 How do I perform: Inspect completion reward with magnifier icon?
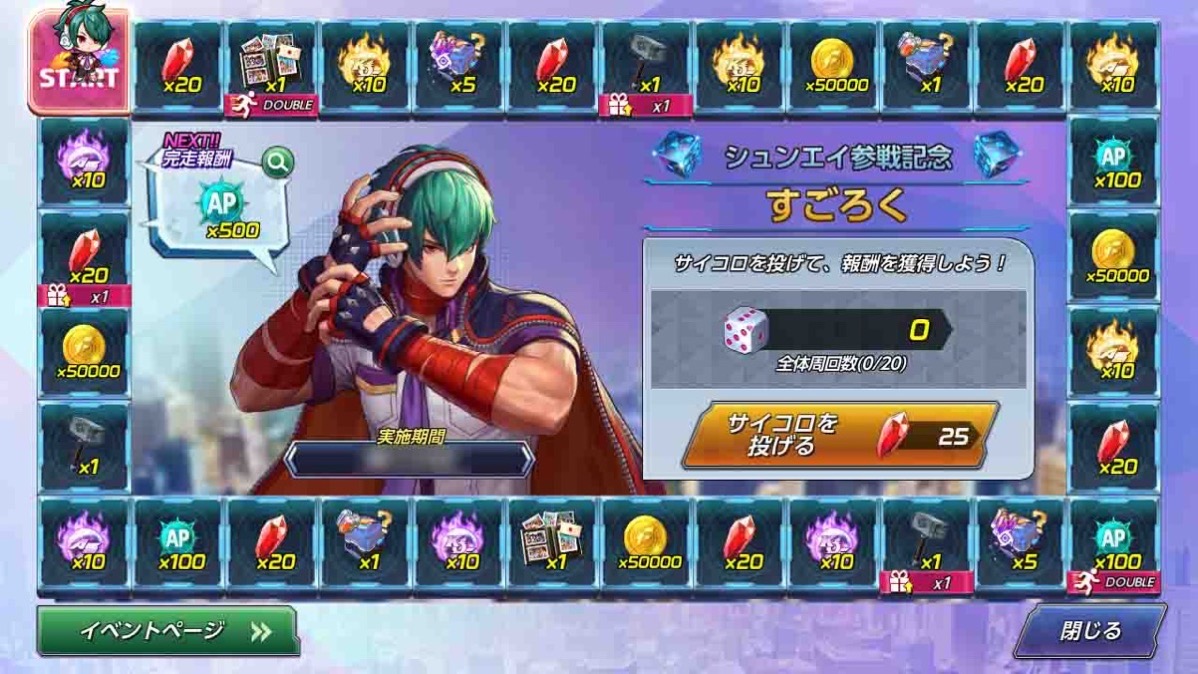pyautogui.click(x=277, y=162)
